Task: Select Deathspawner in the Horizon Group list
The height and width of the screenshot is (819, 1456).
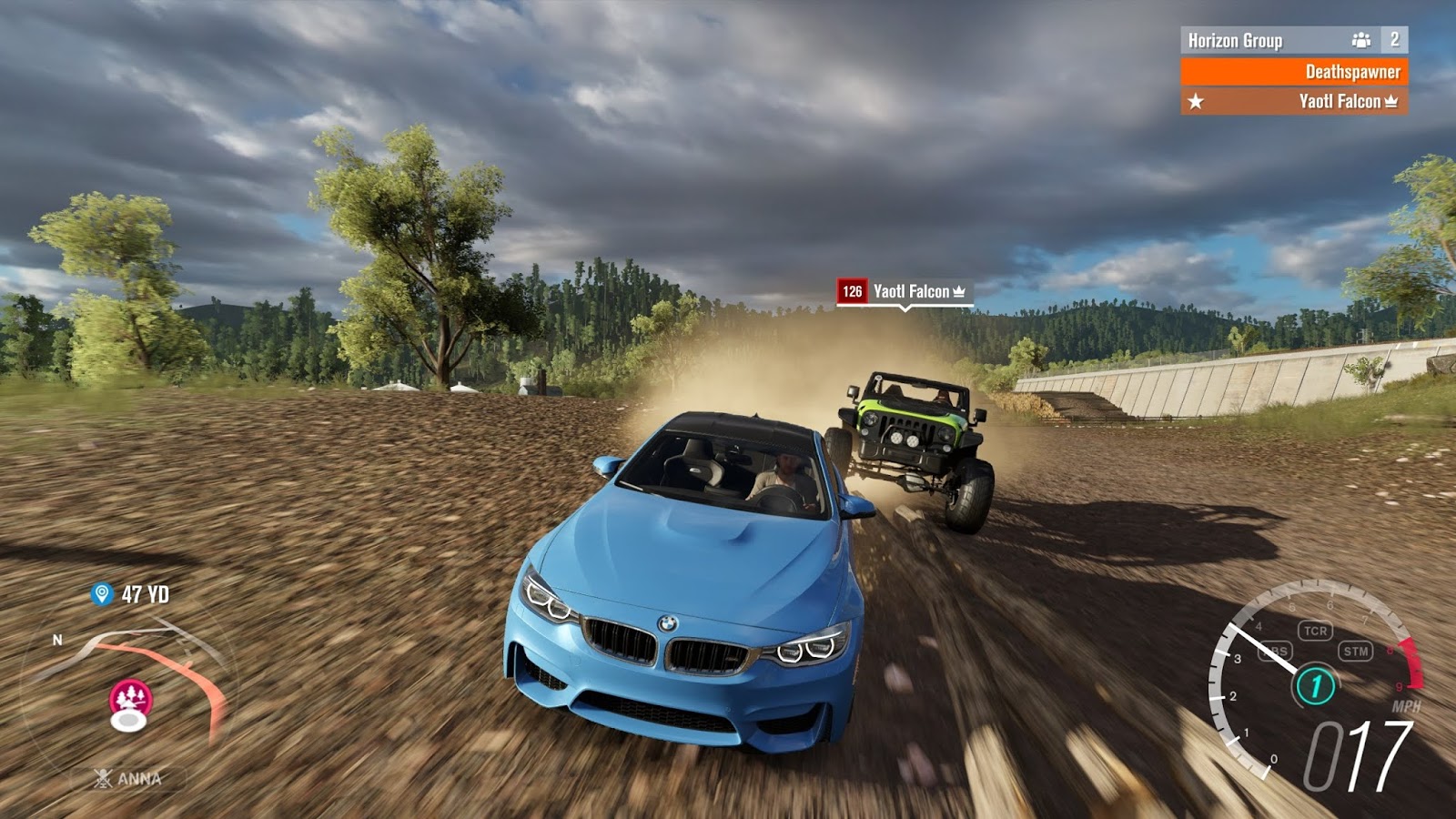Action: coord(1293,72)
